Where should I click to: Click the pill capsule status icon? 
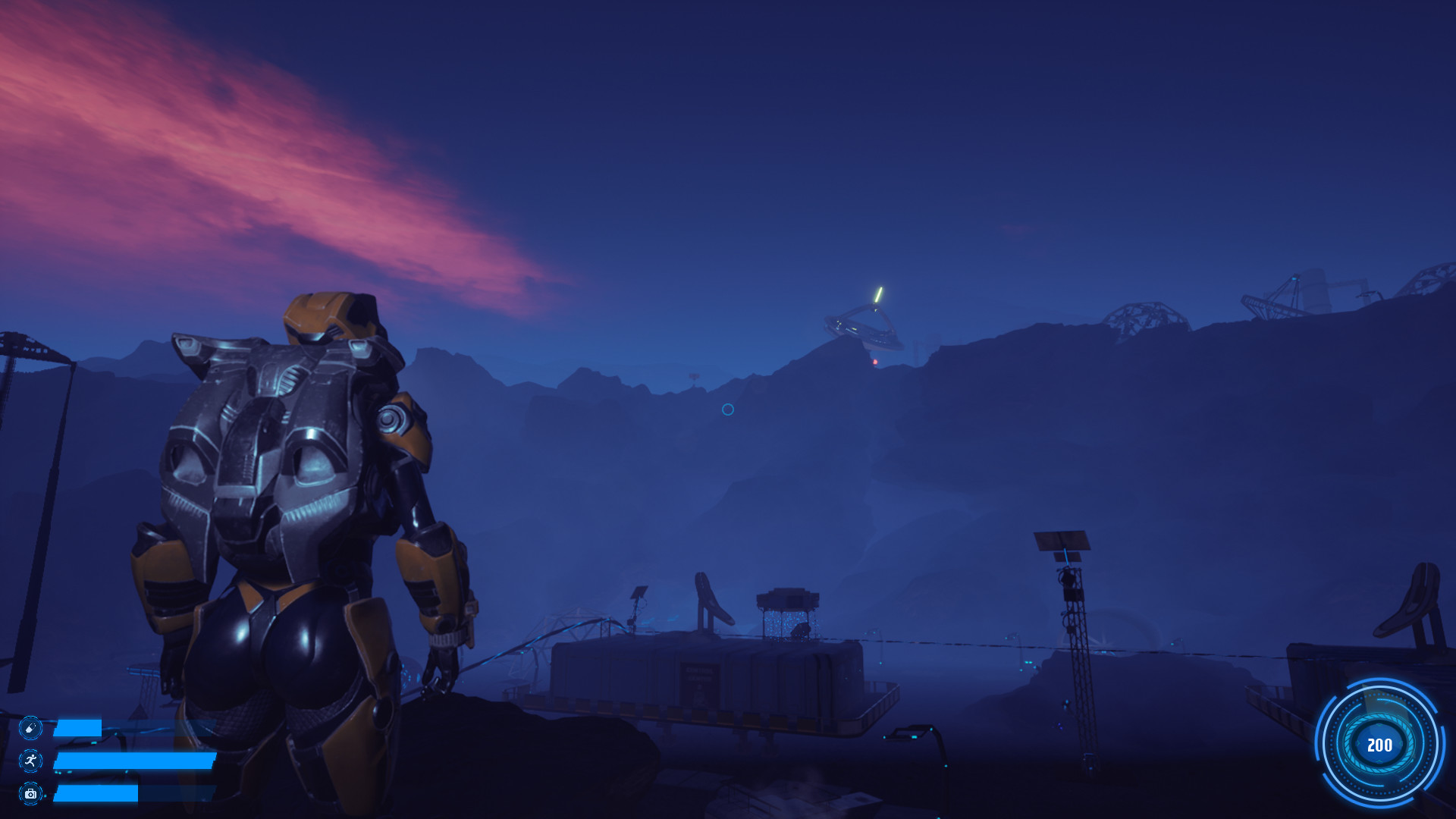(x=30, y=728)
